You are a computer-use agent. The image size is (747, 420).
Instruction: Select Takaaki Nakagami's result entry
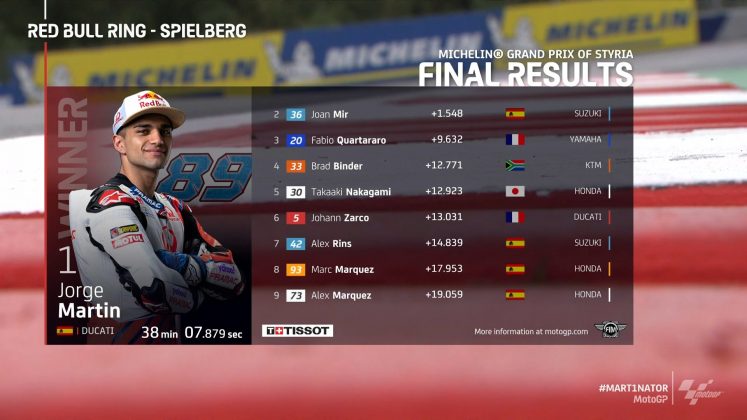[x=440, y=191]
